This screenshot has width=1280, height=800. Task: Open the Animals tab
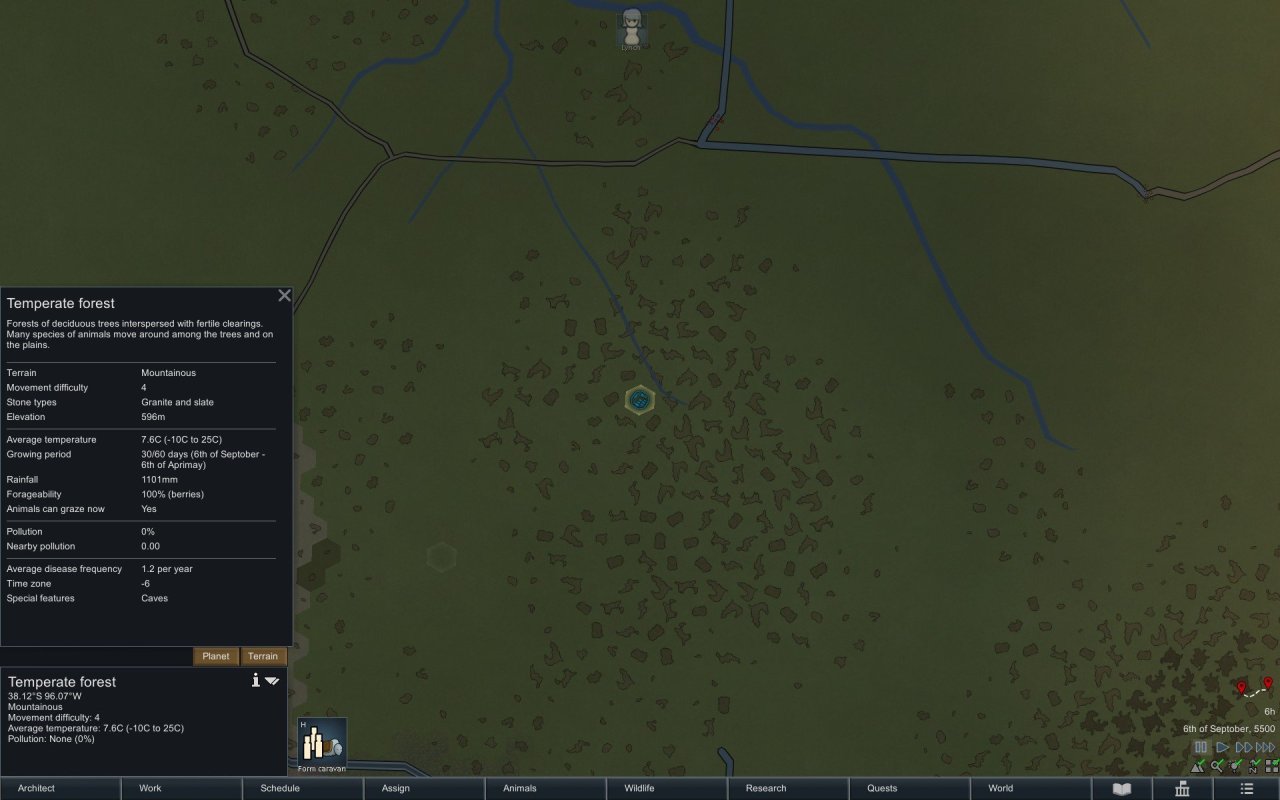coord(544,788)
